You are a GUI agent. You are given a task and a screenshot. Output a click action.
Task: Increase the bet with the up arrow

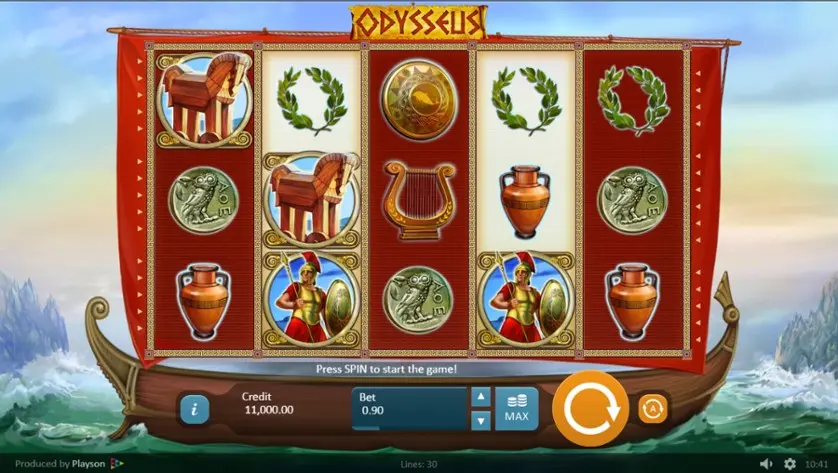pos(481,397)
